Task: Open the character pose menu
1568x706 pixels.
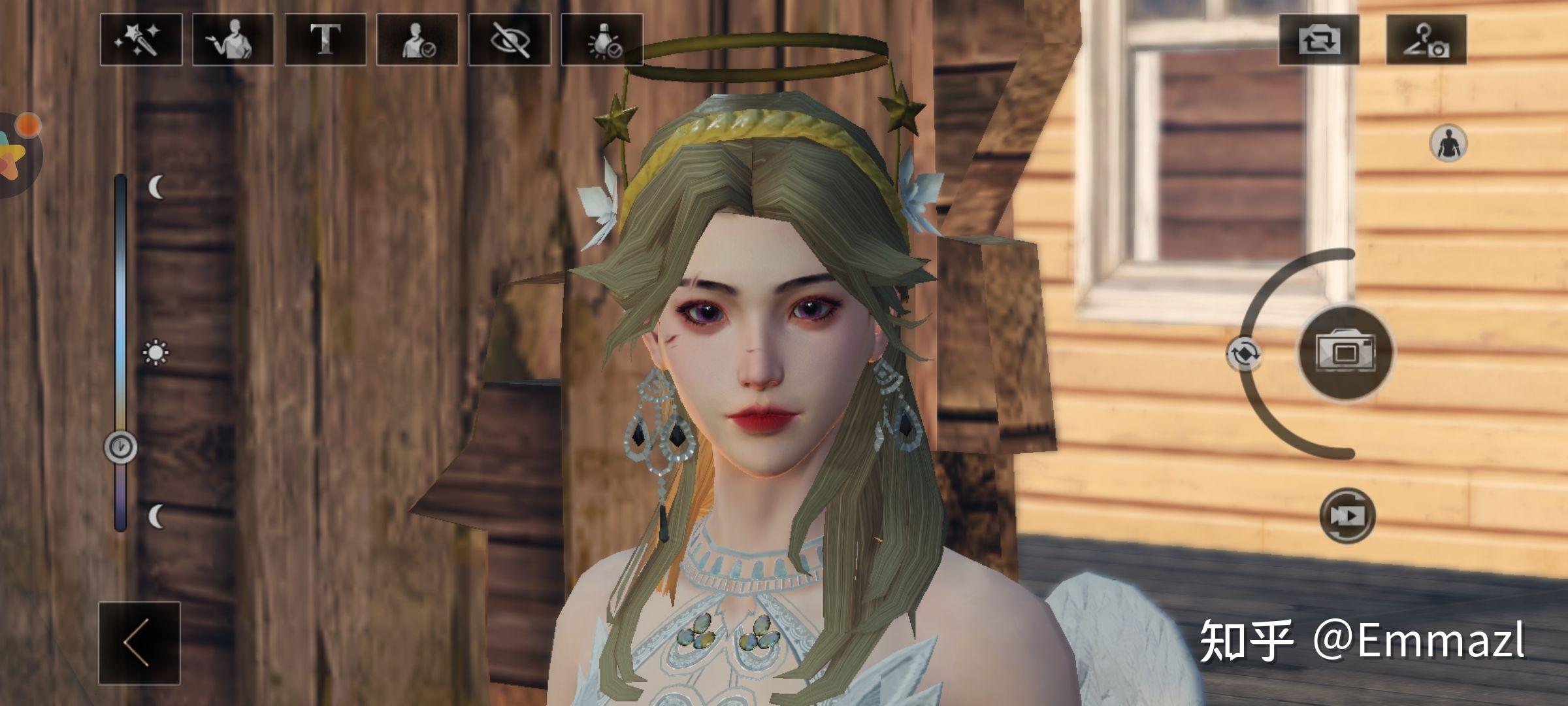Action: (233, 40)
